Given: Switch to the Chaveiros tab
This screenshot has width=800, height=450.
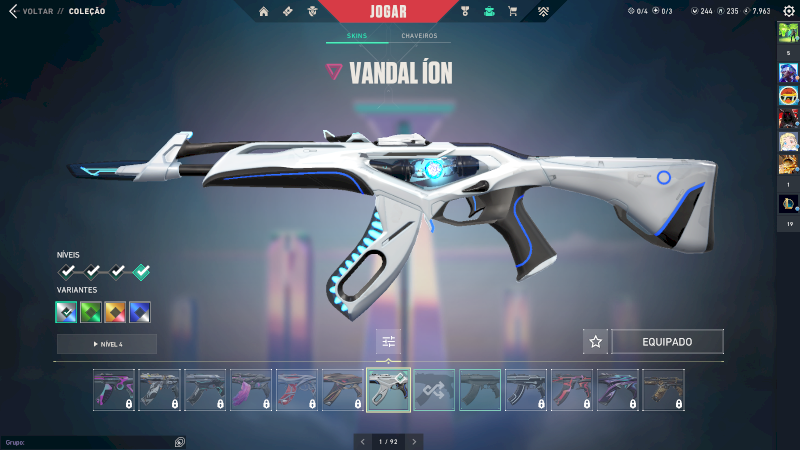Looking at the screenshot, I should point(419,36).
